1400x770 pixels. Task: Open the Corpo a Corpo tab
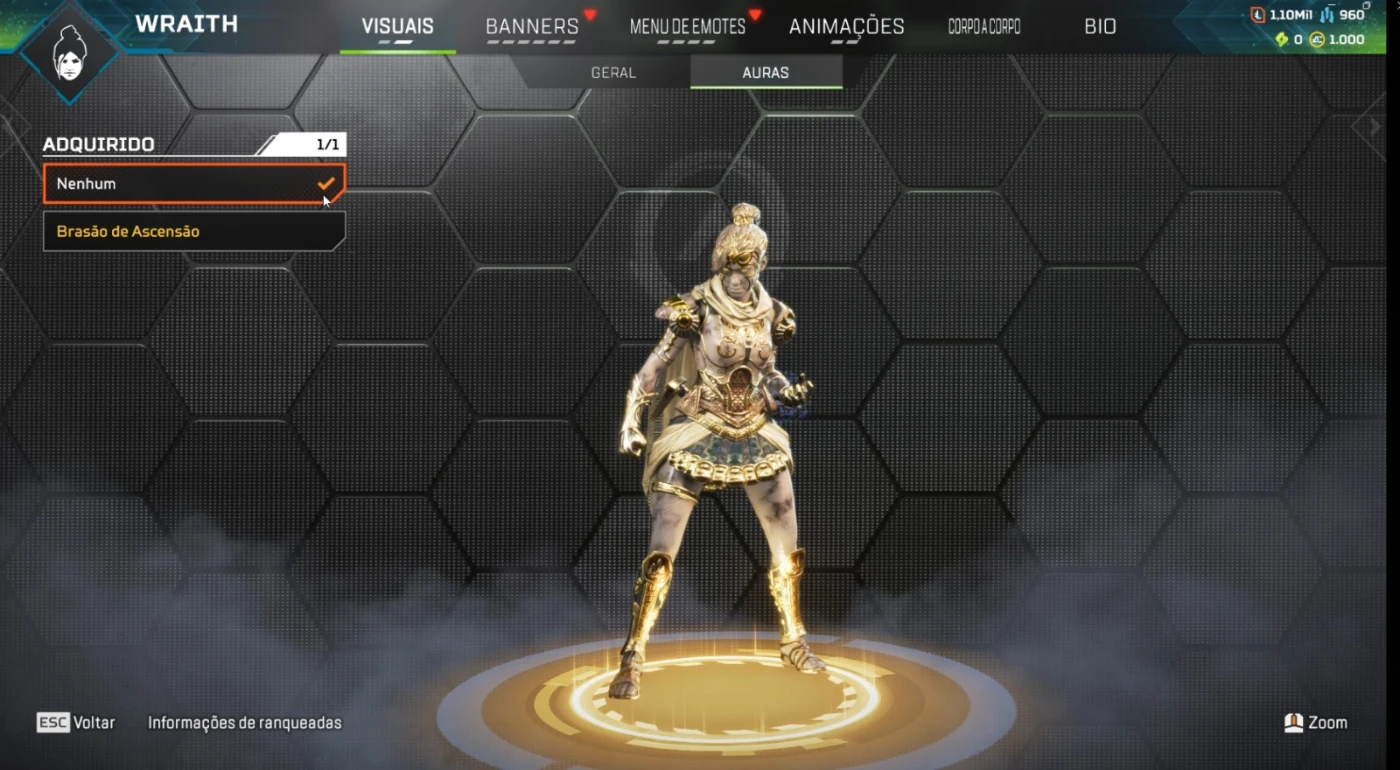click(x=984, y=27)
